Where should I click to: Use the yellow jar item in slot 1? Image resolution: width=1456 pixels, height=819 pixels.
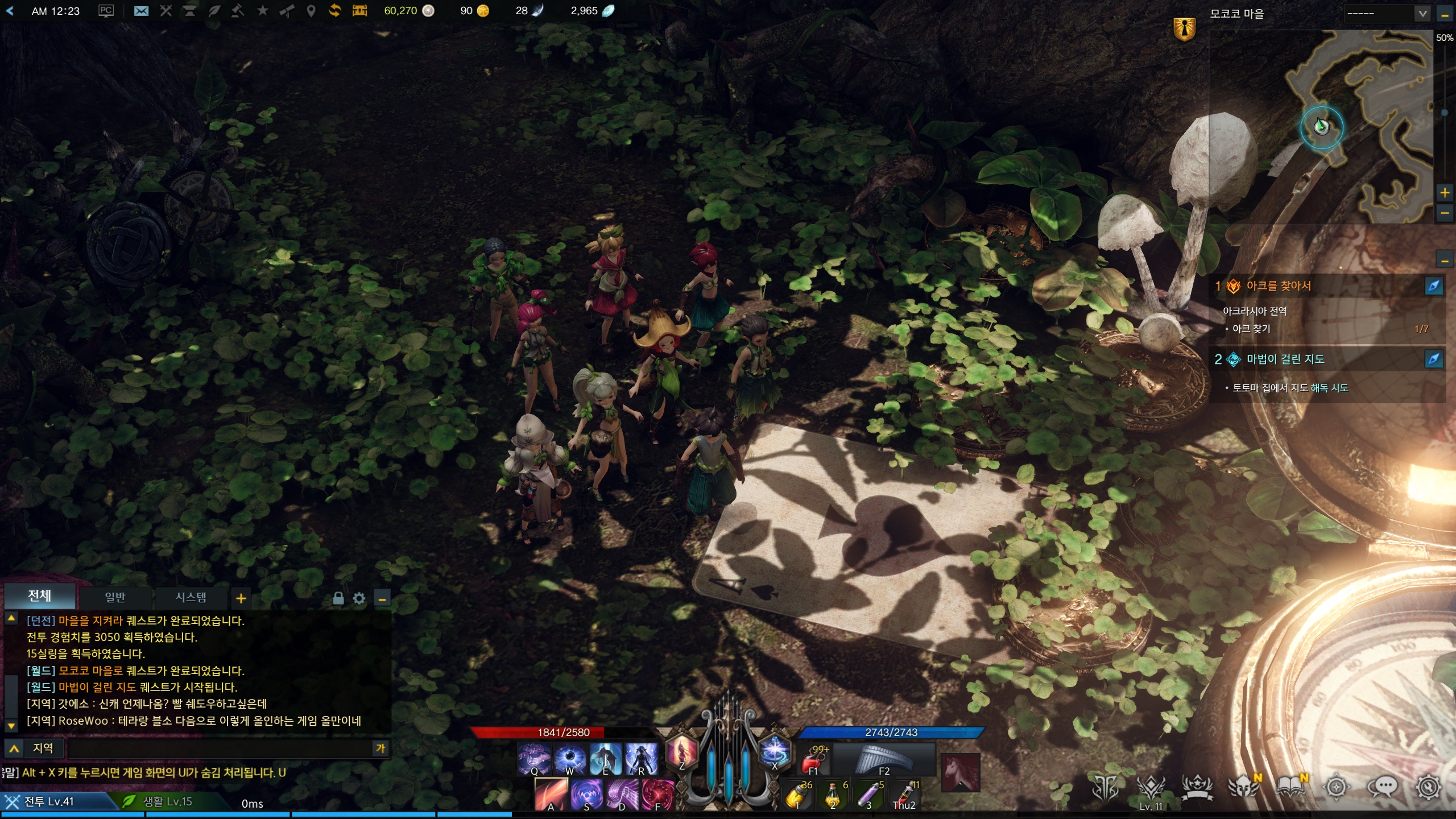[x=797, y=795]
